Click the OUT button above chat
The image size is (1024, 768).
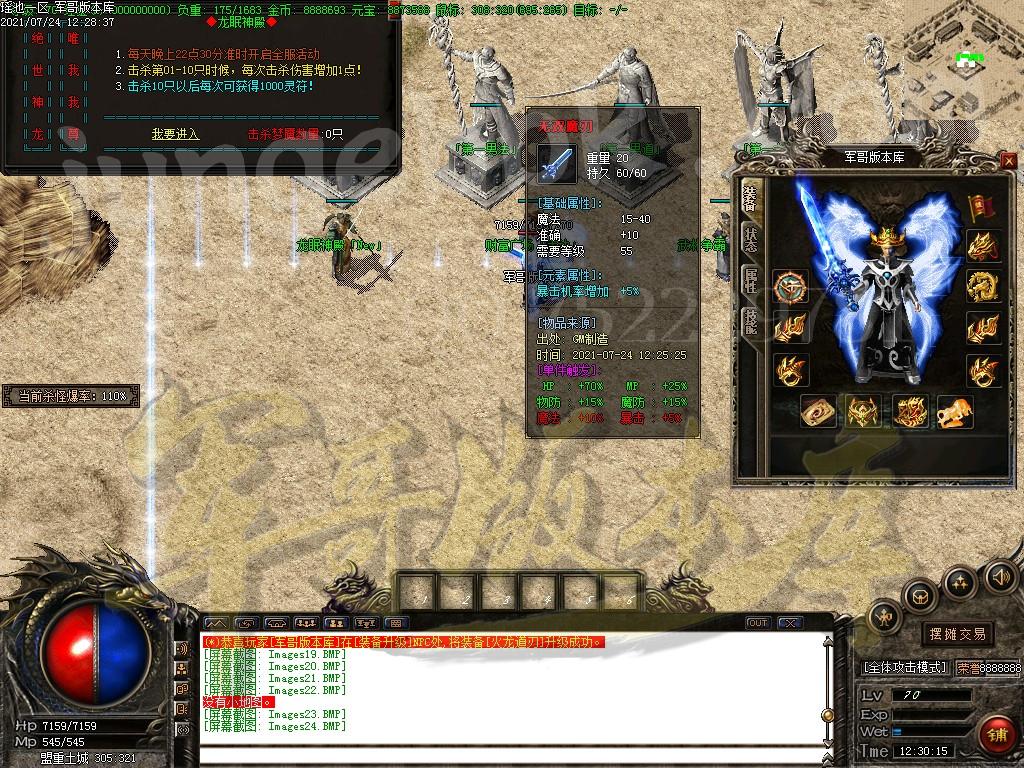(758, 623)
